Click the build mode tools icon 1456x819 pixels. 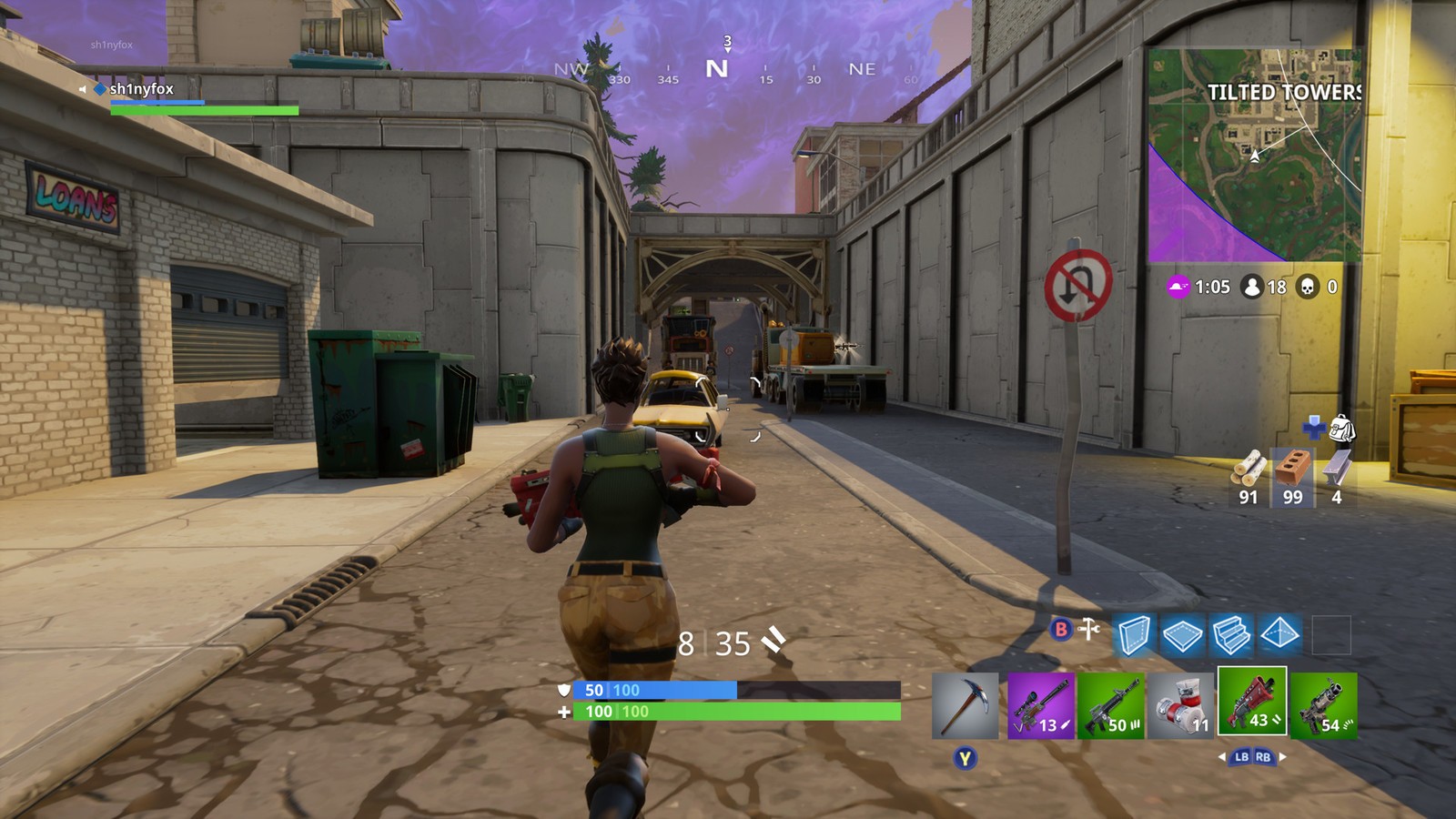(x=1089, y=629)
